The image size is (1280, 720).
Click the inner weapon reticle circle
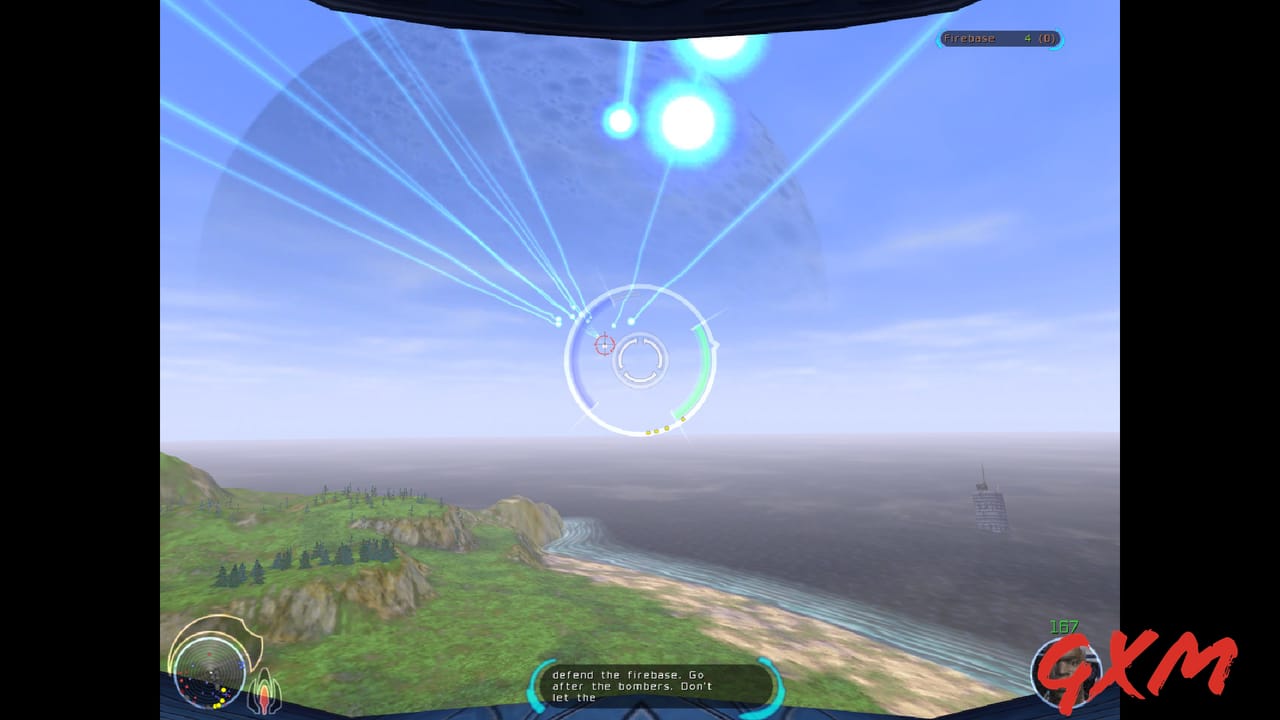tap(642, 360)
